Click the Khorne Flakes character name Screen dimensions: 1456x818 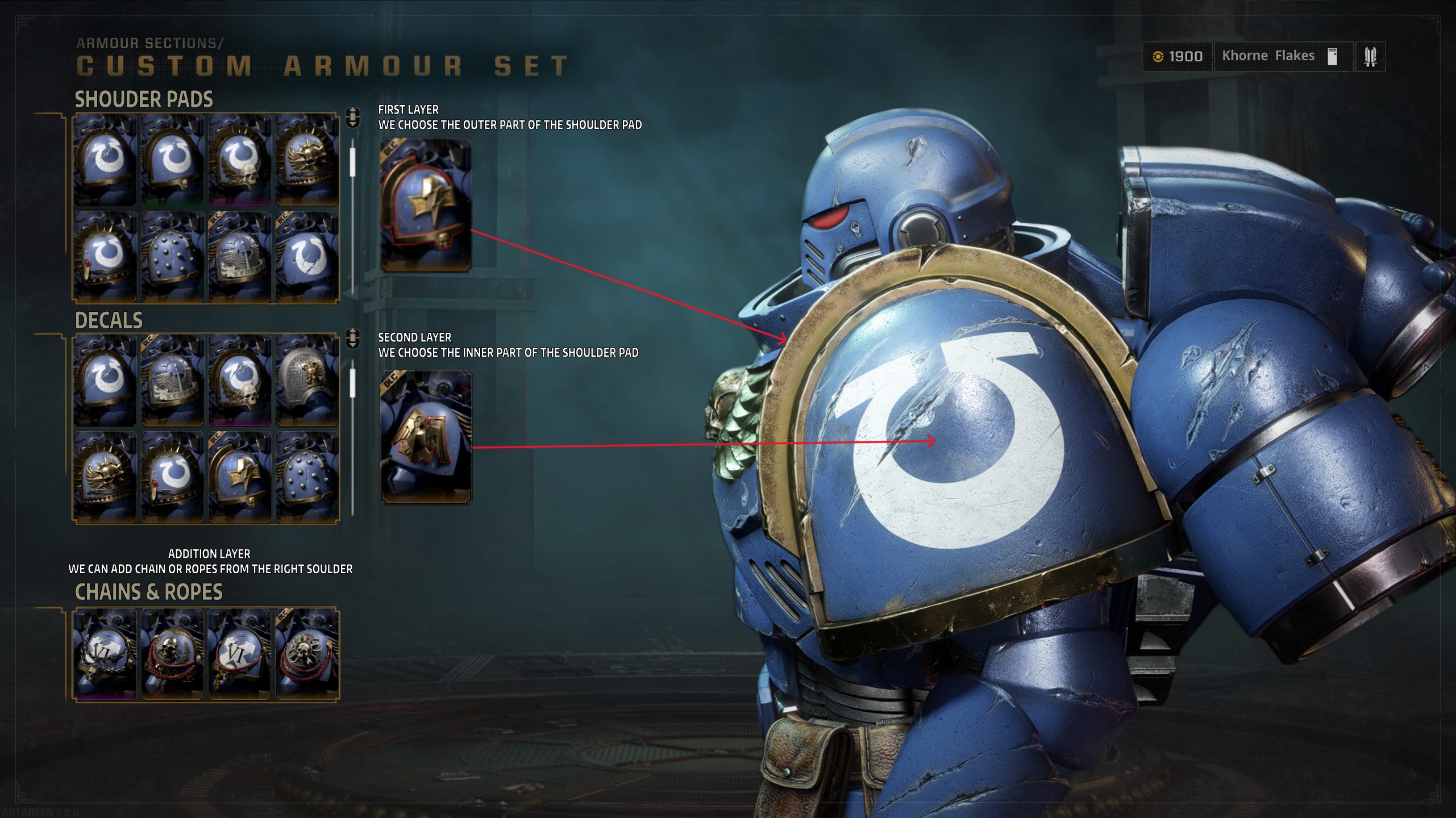click(1268, 56)
